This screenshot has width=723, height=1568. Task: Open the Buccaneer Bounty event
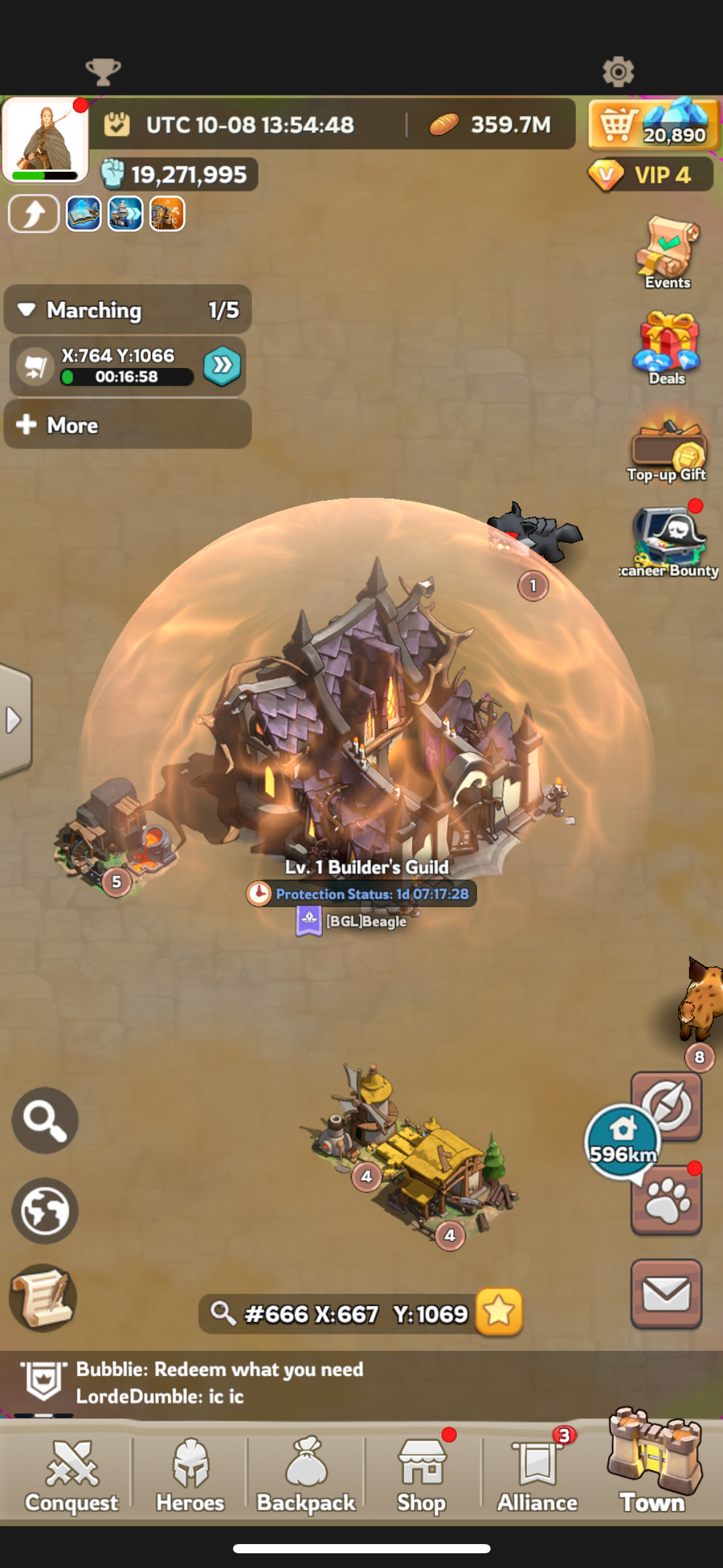[x=668, y=540]
